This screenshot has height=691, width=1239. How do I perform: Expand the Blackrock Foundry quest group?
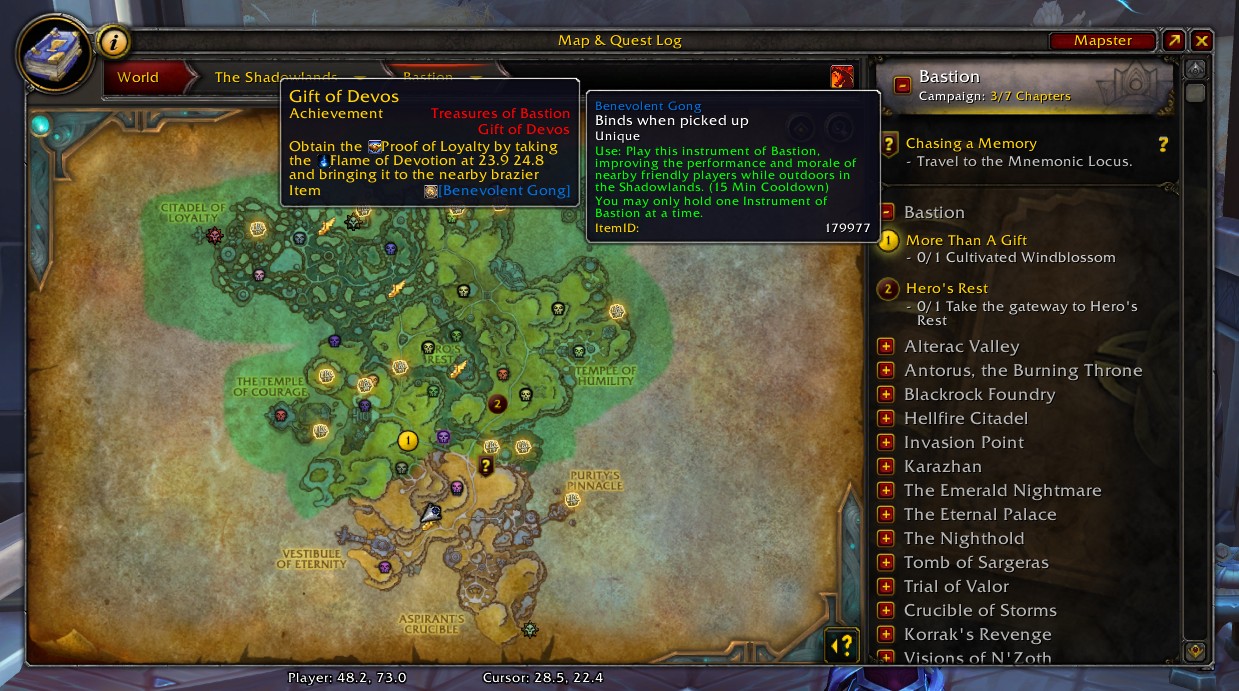pyautogui.click(x=885, y=395)
